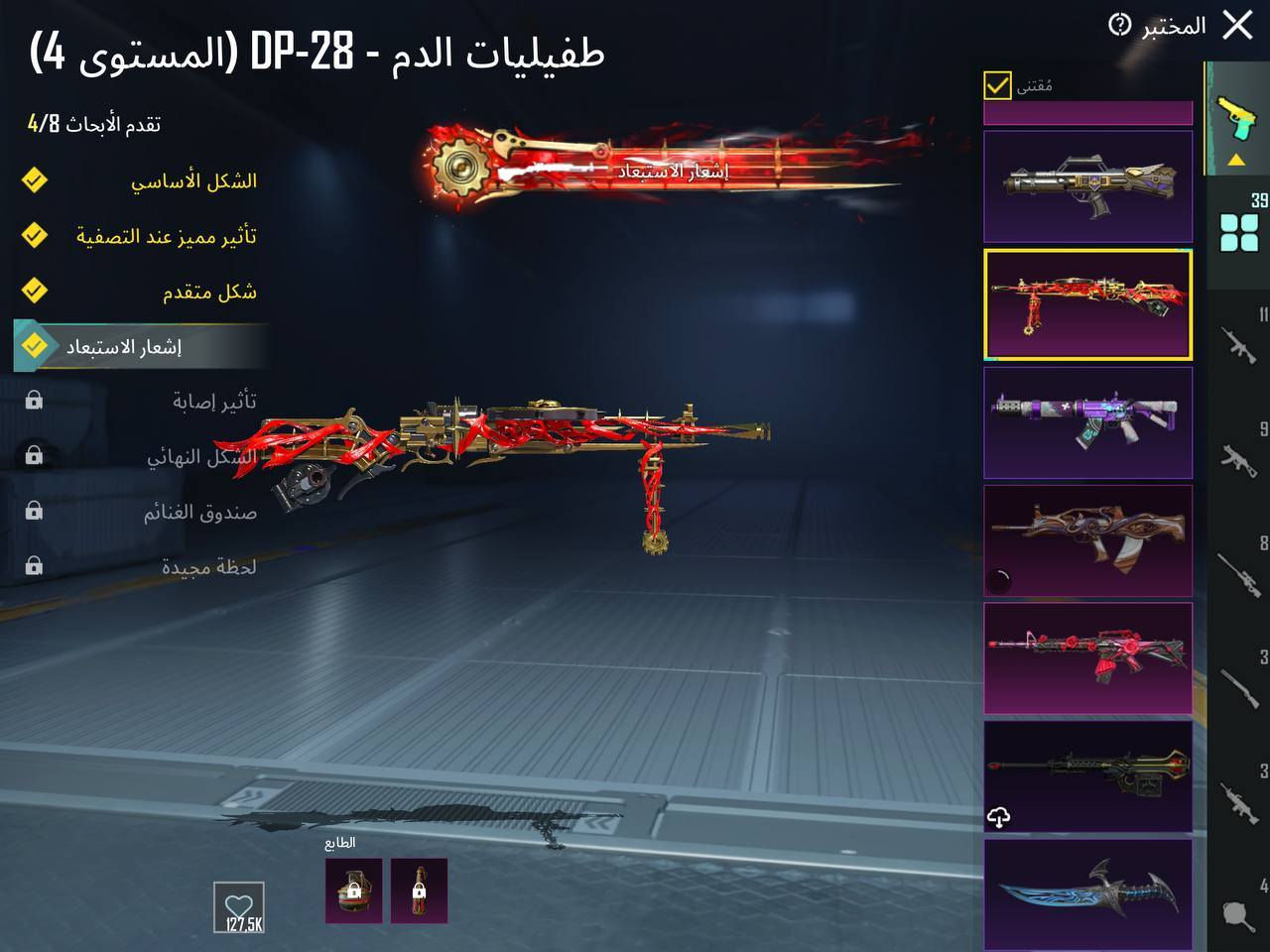The image size is (1270, 952).
Task: Select the highlighted red DP-28 skin thumbnail
Action: [1087, 304]
